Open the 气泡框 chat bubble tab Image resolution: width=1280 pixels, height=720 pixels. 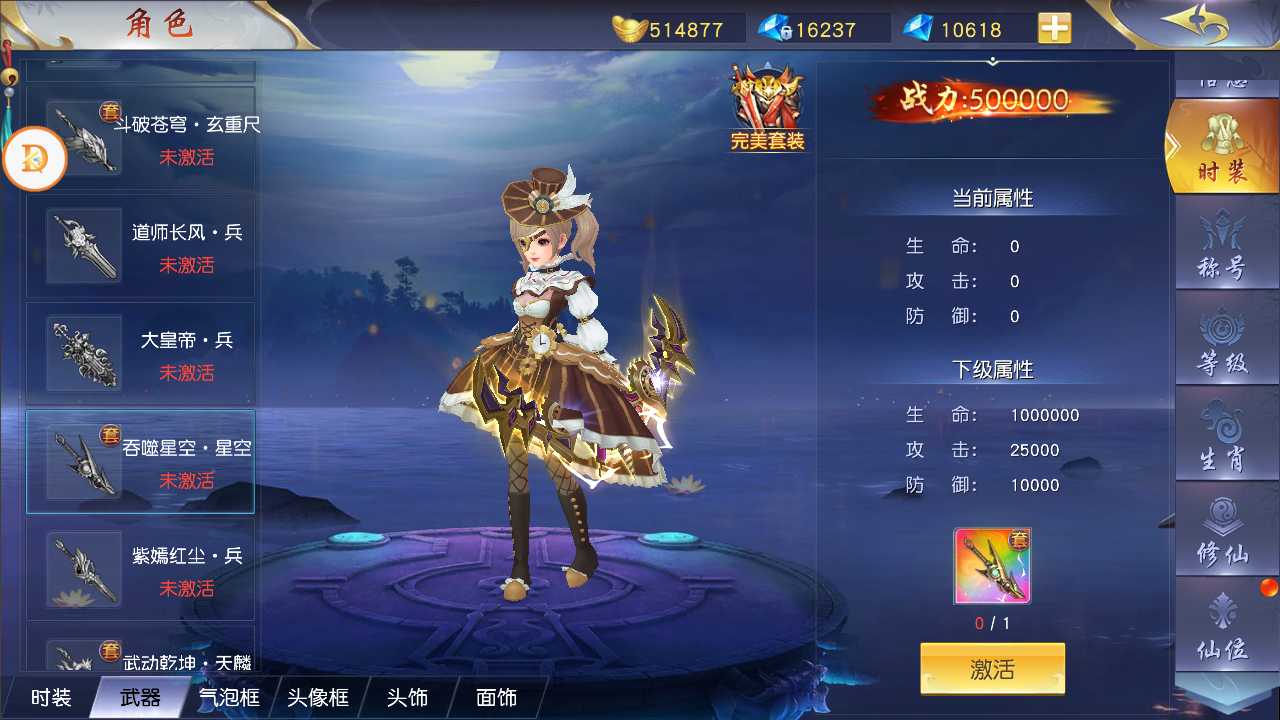point(229,697)
